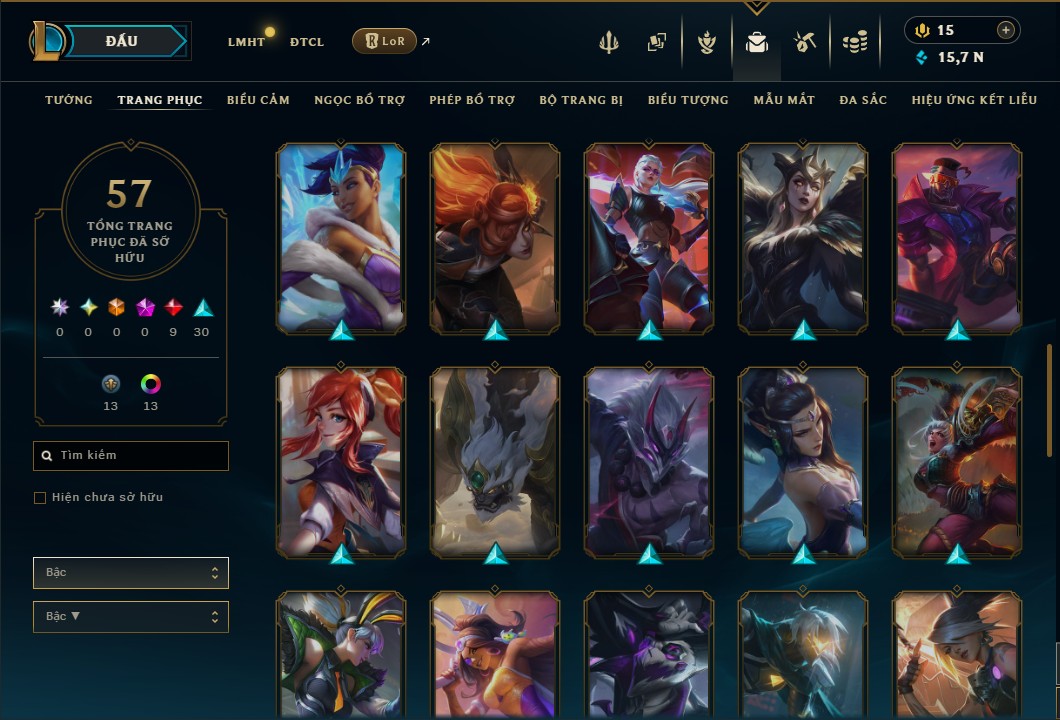Go to the BỘ TRANG BỊ tab
1060x720 pixels.
581,100
